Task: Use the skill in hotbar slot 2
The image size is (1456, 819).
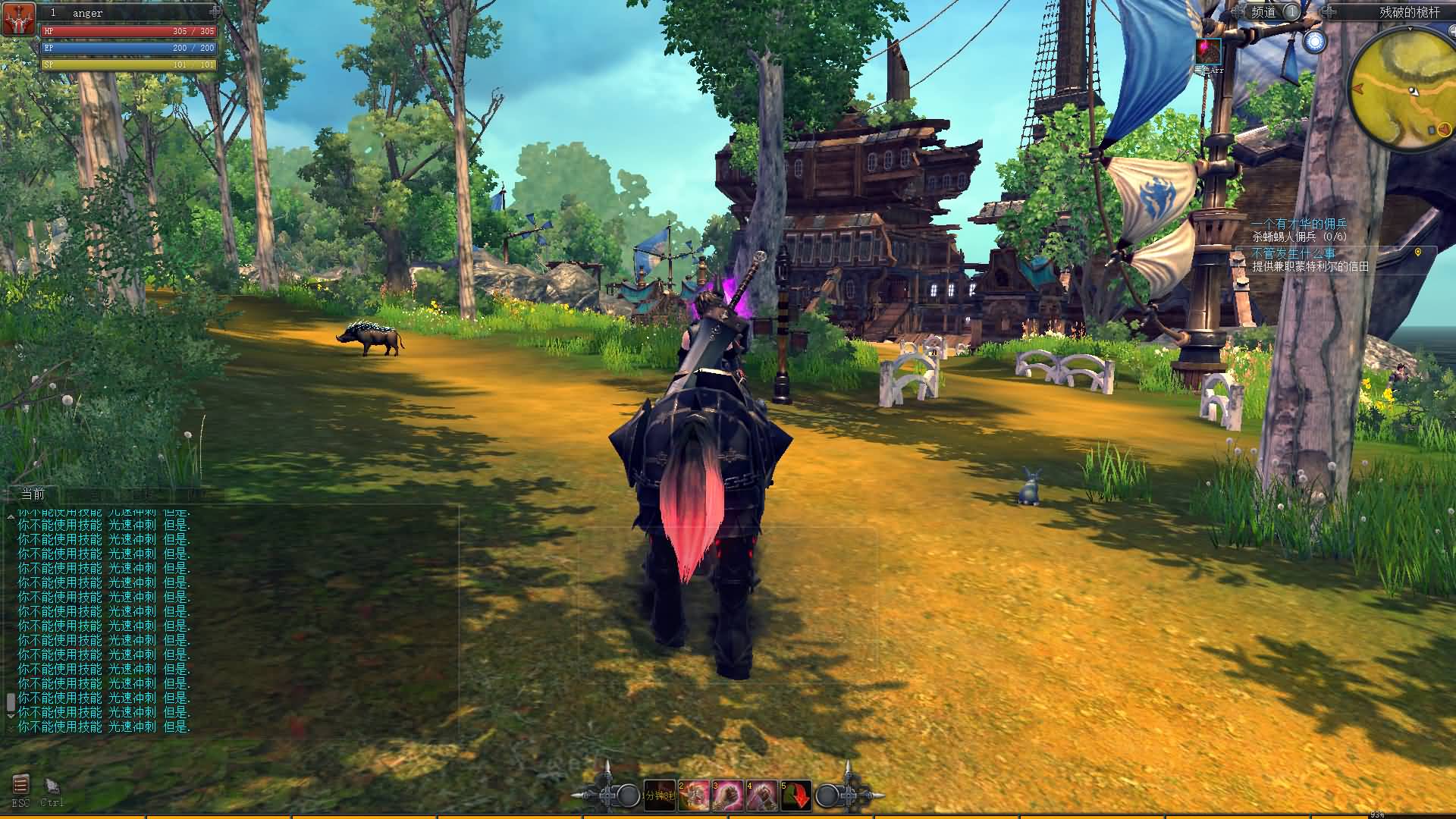Action: (694, 795)
